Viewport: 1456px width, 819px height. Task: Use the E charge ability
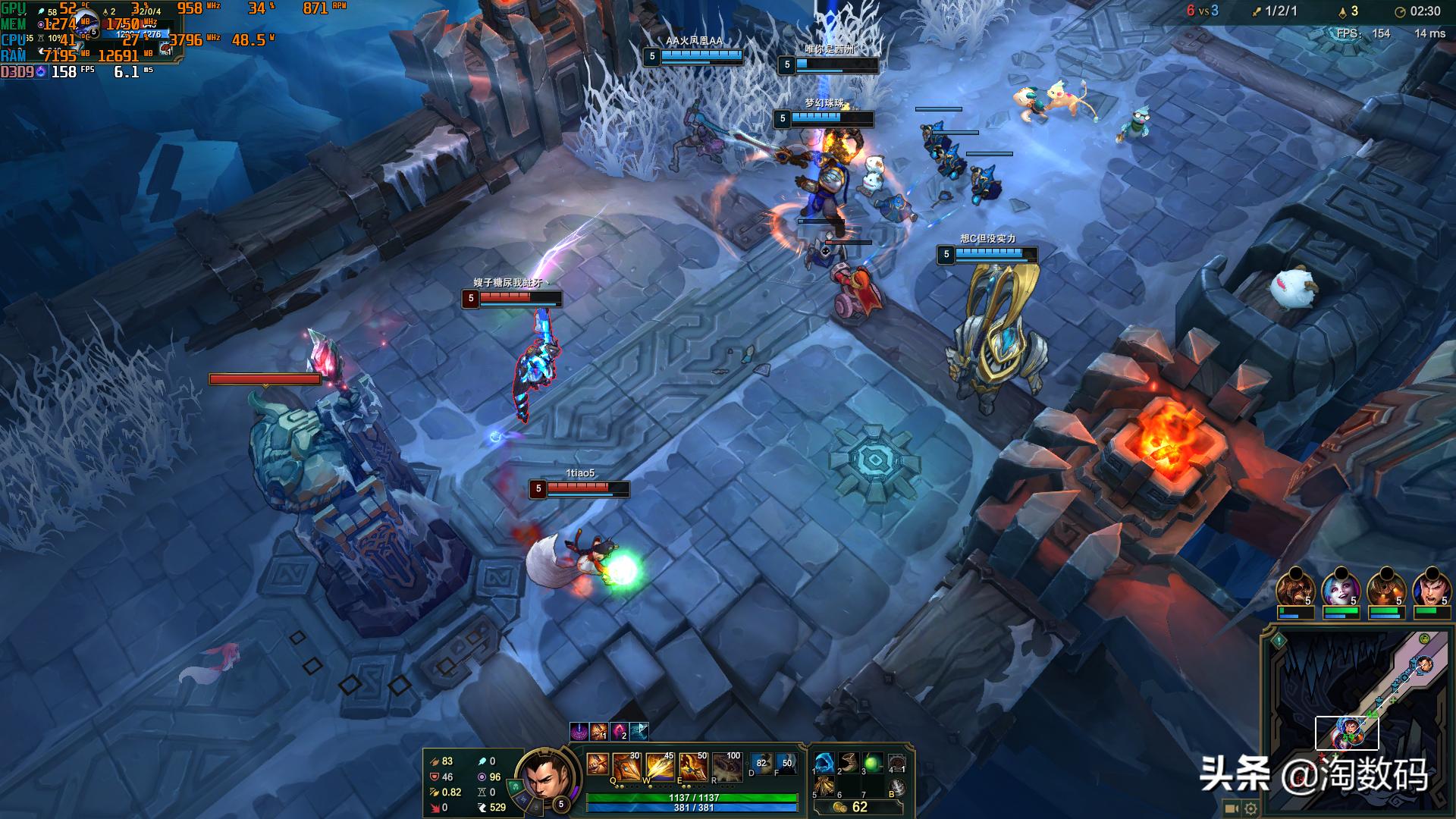(693, 768)
